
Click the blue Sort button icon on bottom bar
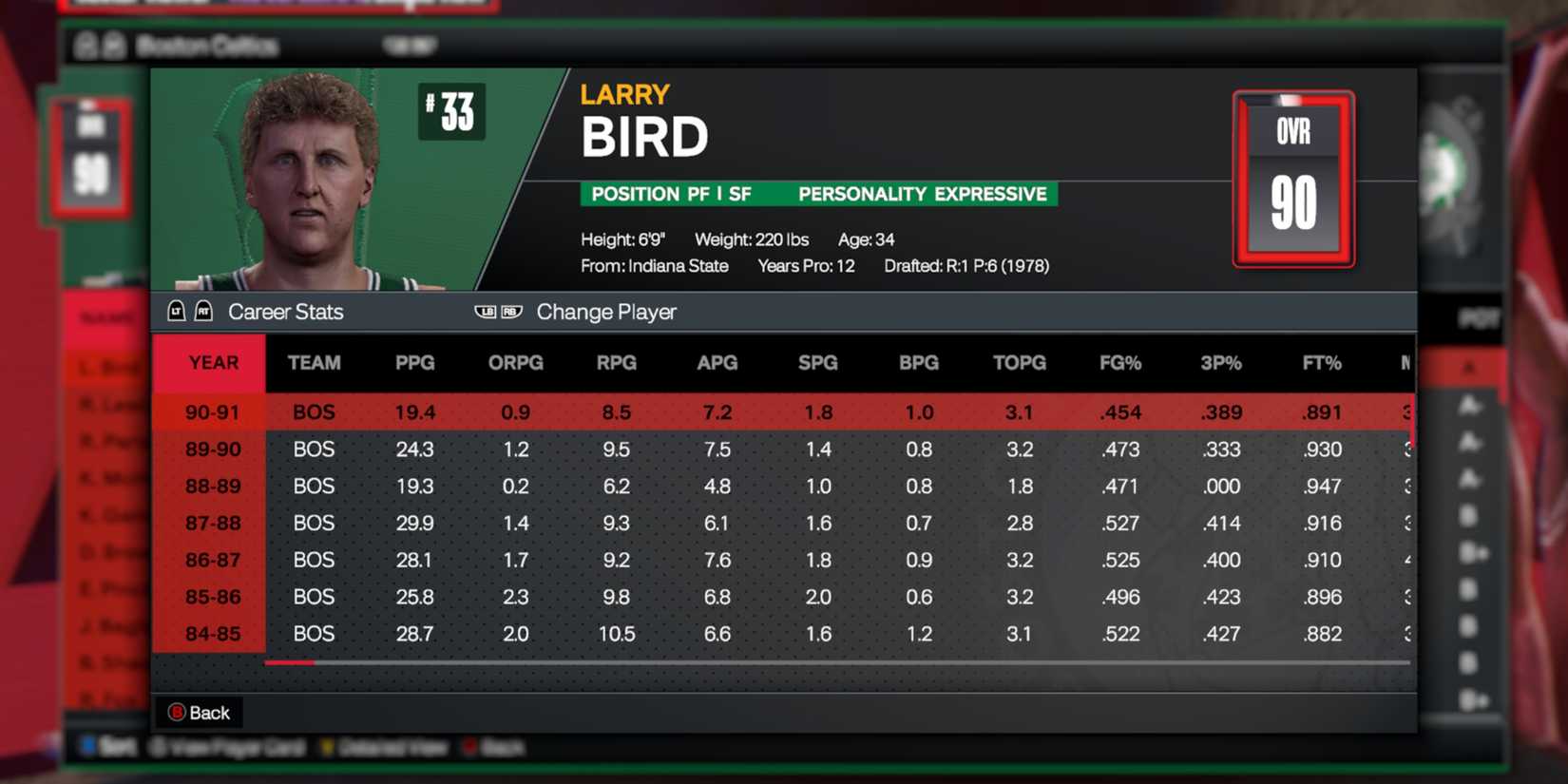click(x=88, y=748)
